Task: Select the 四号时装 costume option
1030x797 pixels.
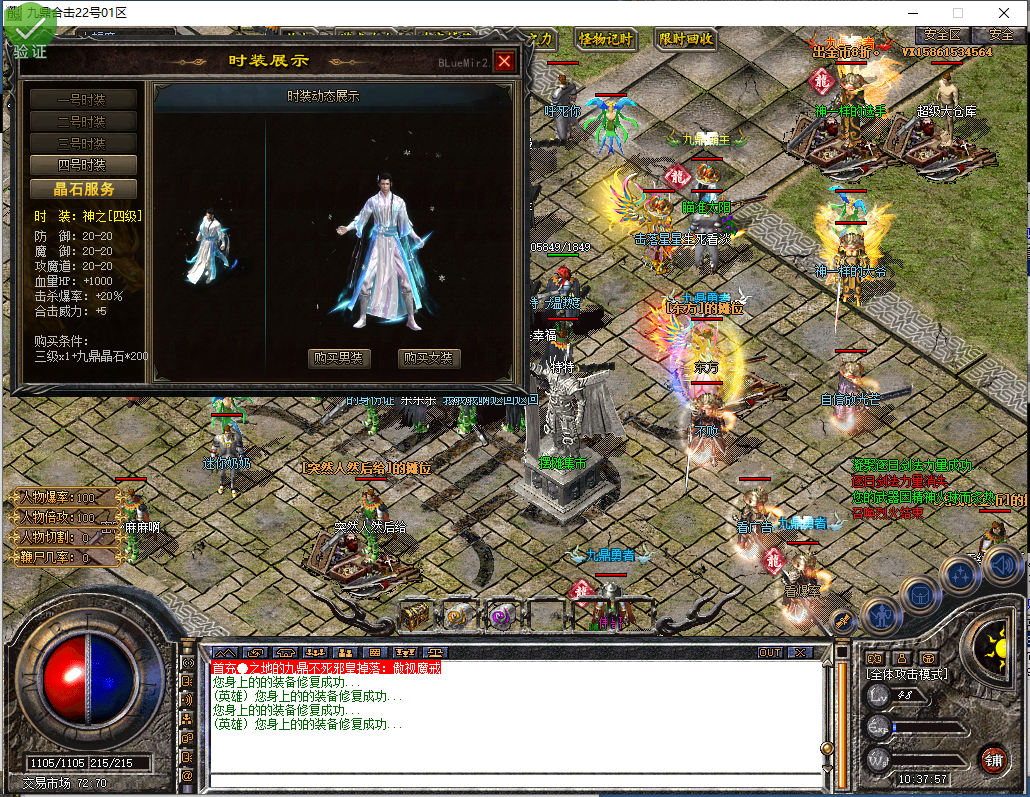Action: [x=82, y=165]
